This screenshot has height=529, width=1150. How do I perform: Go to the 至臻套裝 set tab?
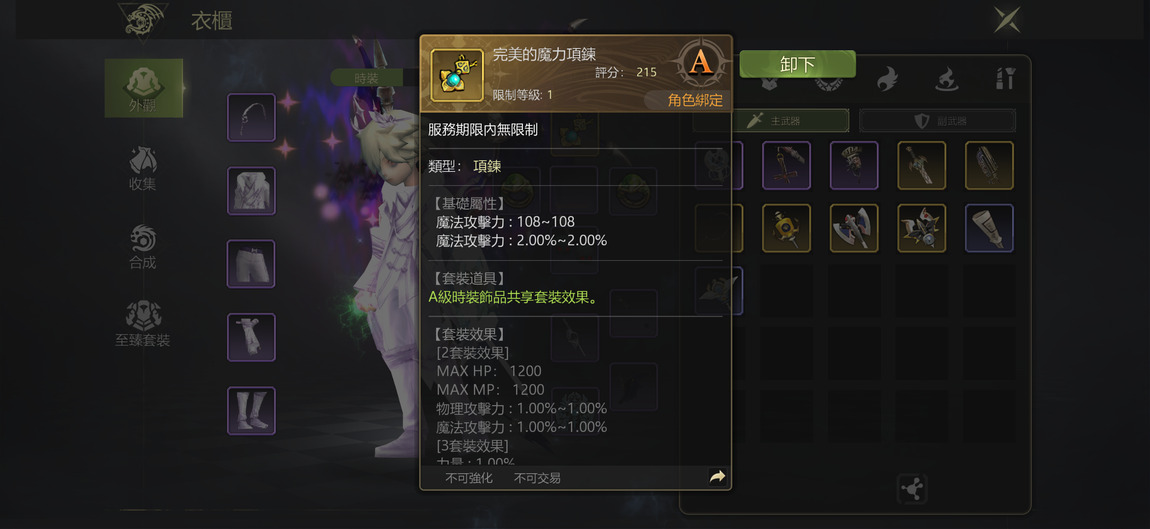click(x=142, y=323)
